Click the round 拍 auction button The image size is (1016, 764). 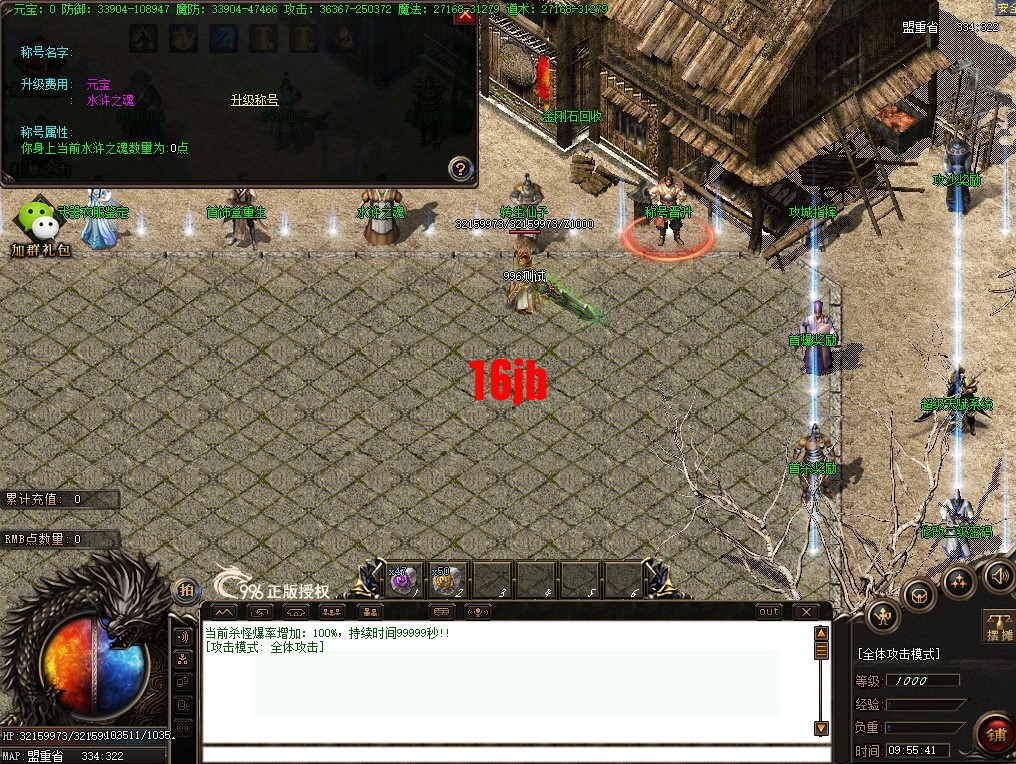coord(185,591)
